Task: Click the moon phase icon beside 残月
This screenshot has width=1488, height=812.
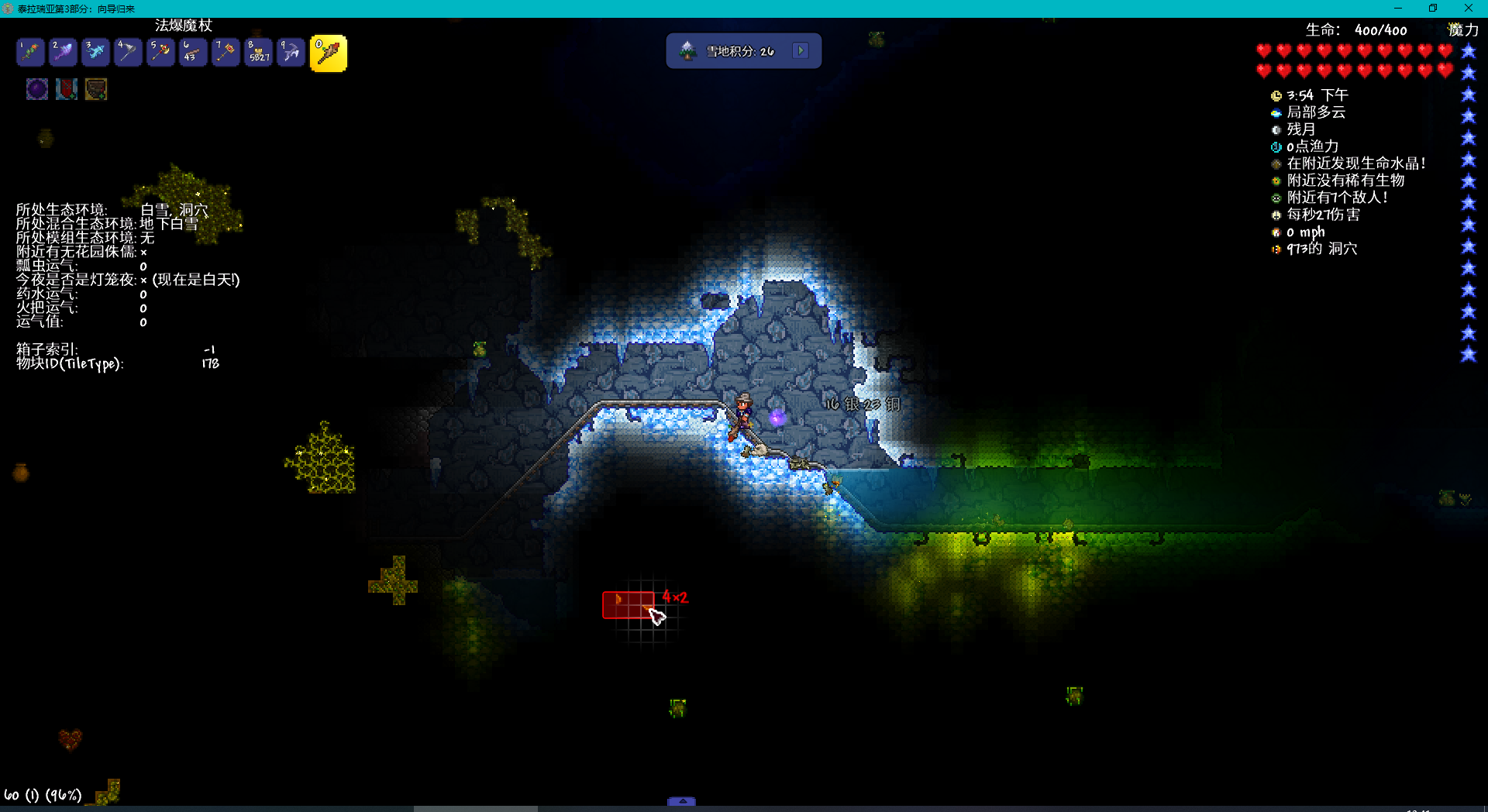Action: 1276,129
